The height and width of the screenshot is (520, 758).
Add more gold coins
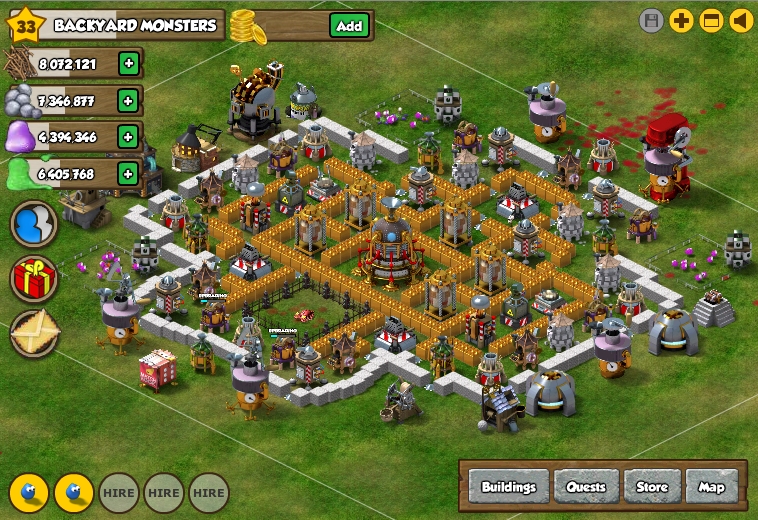[x=348, y=26]
